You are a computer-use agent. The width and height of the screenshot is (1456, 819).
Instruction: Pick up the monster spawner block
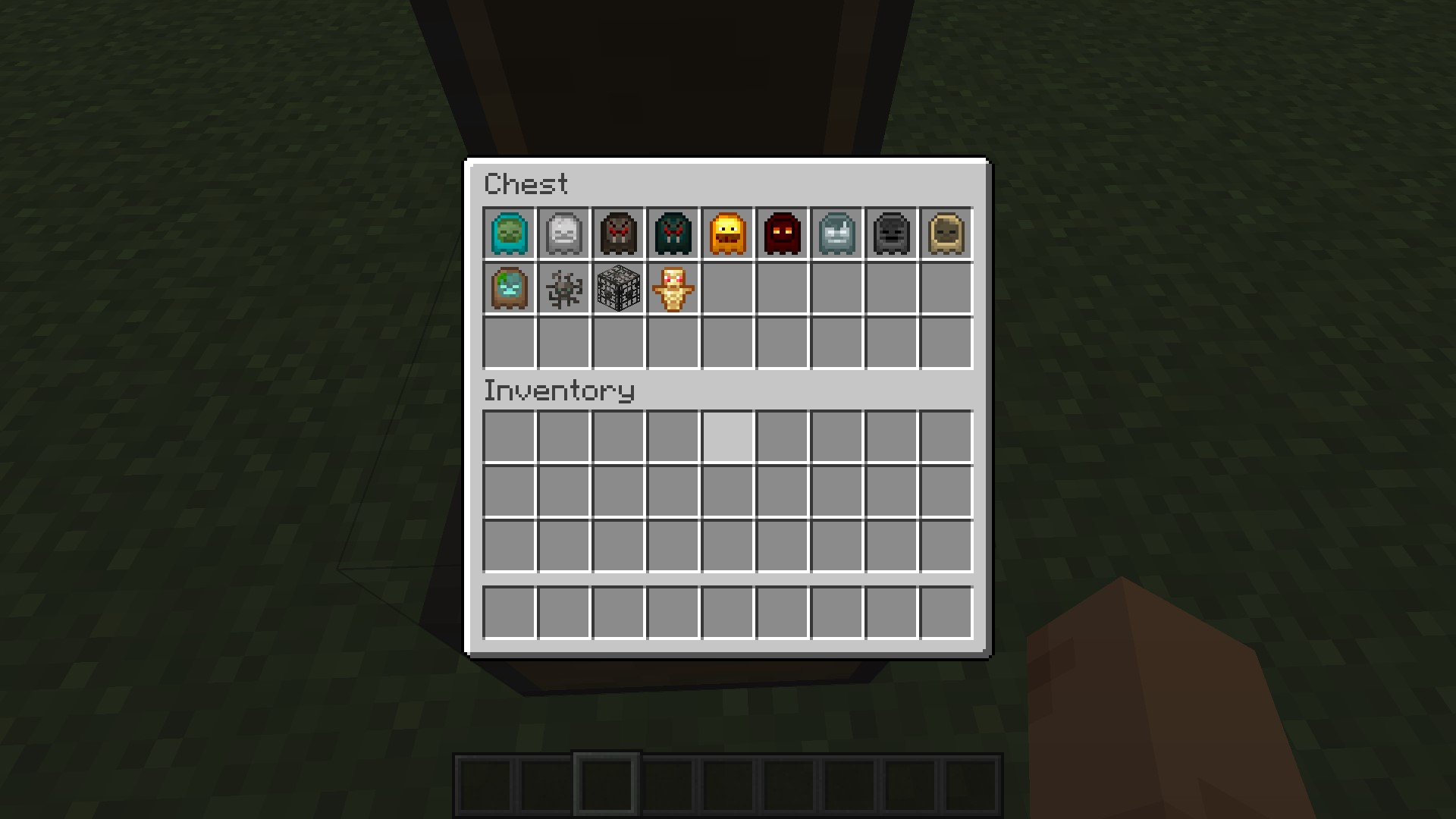click(x=618, y=288)
